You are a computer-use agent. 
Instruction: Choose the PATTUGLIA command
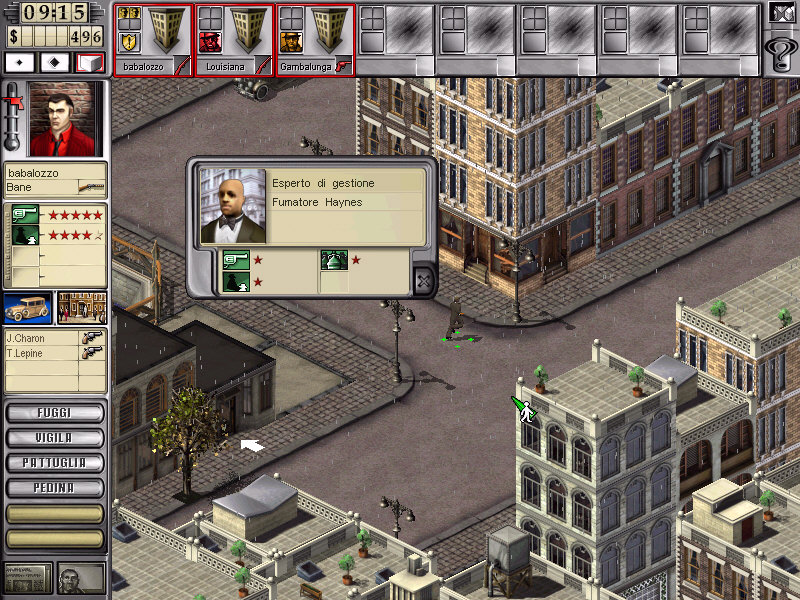[55, 463]
